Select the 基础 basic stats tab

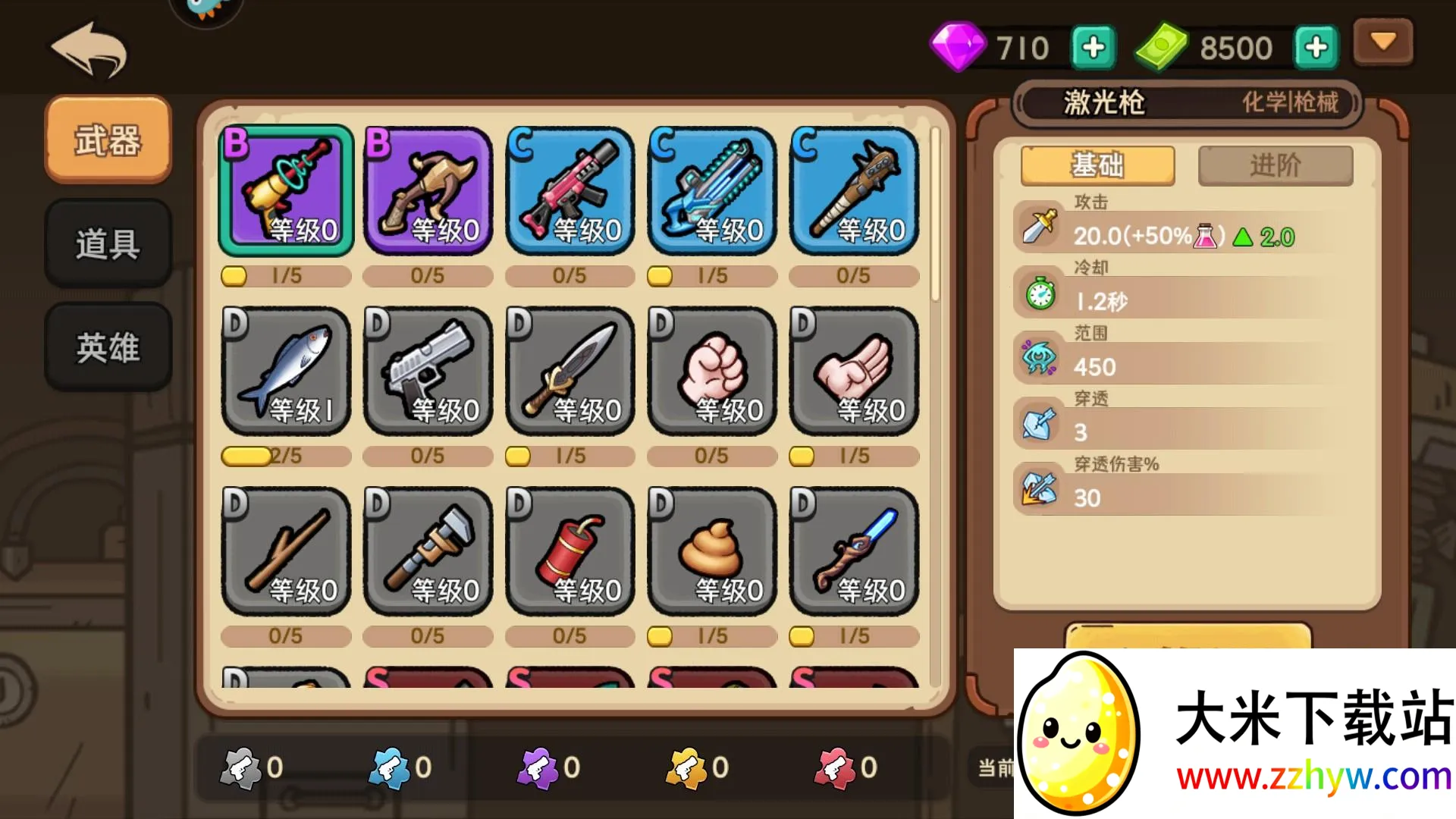1097,165
